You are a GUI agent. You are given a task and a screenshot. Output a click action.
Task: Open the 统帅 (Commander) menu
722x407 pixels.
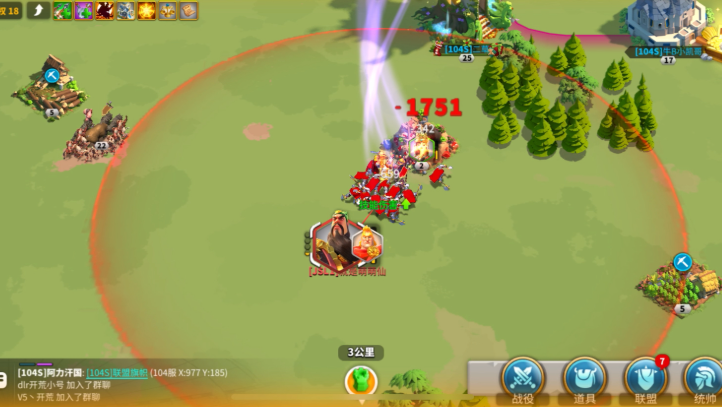click(703, 378)
